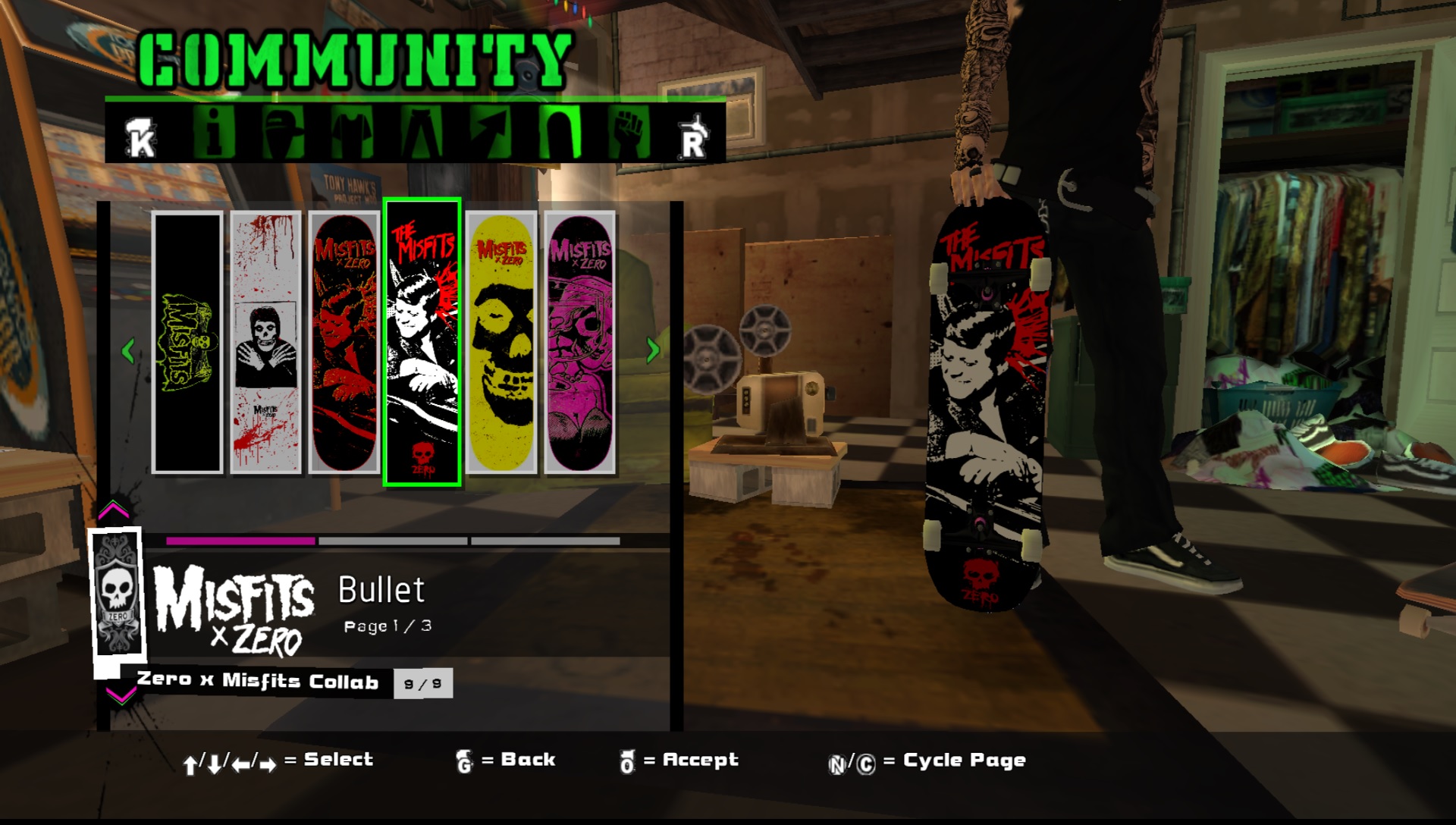Screen dimensions: 1456x825
Task: Pick the red devil Misfits x Zero deck
Action: [x=344, y=343]
